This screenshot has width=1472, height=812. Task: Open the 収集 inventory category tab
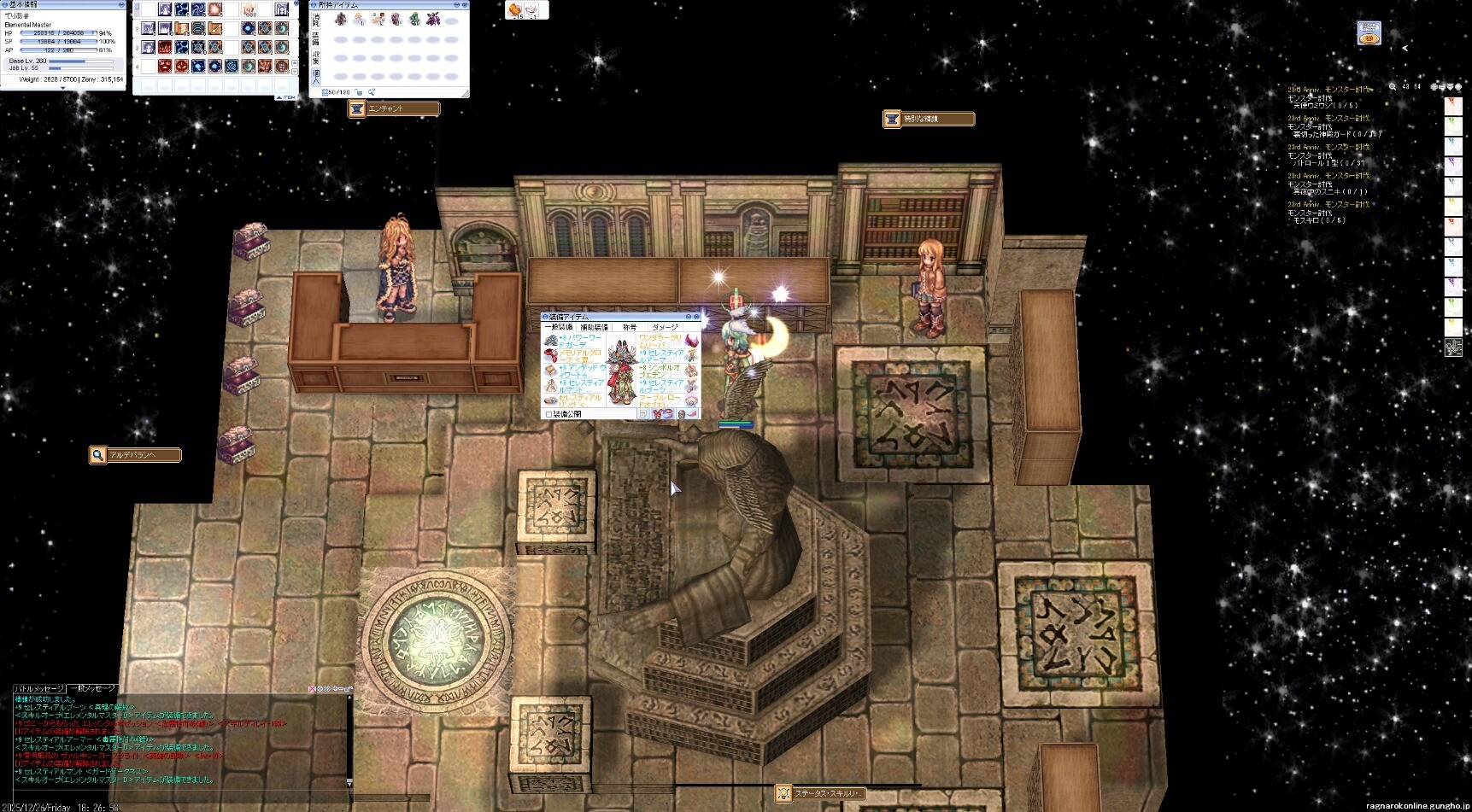click(316, 58)
